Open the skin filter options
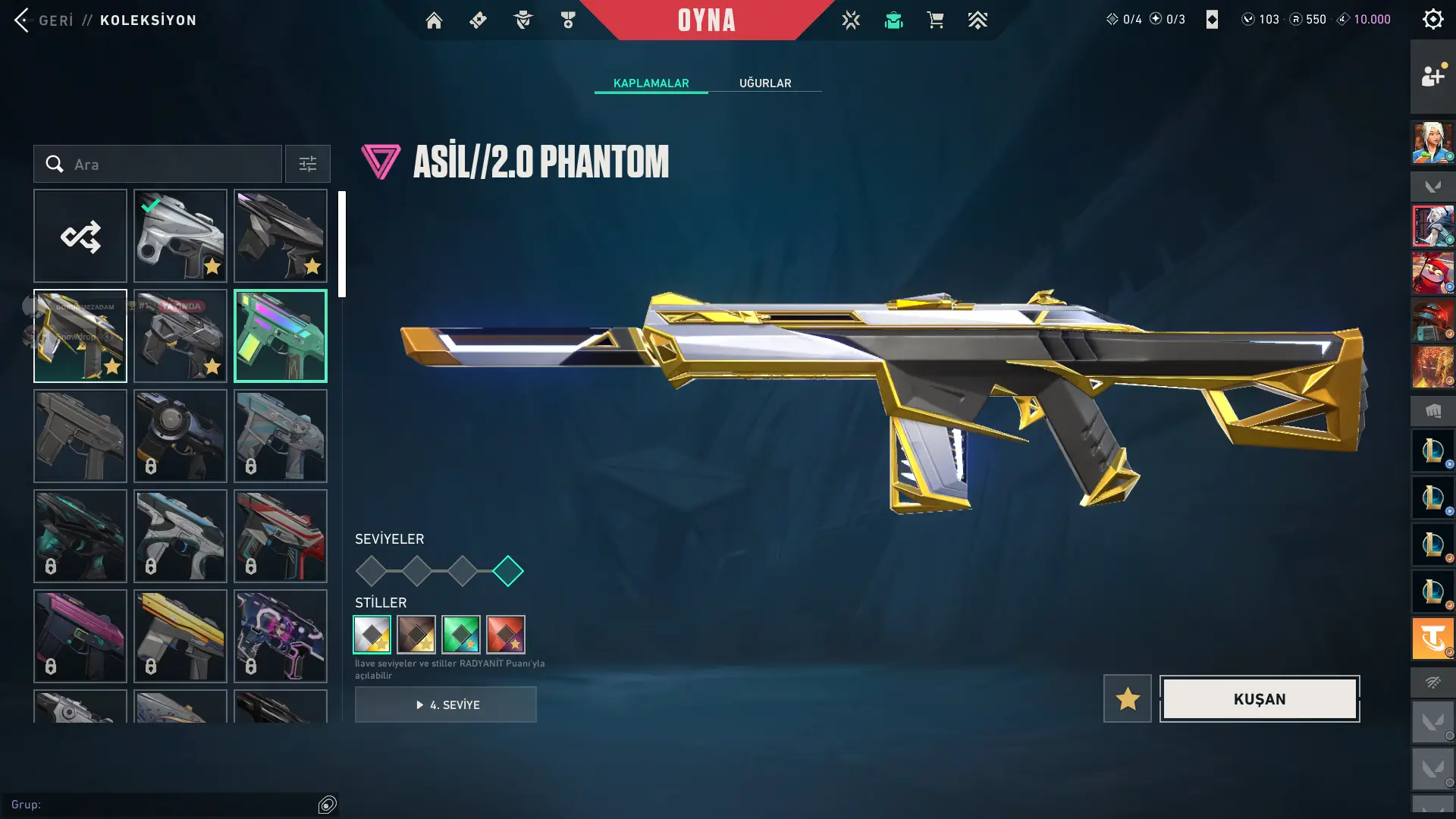The height and width of the screenshot is (819, 1456). (307, 164)
